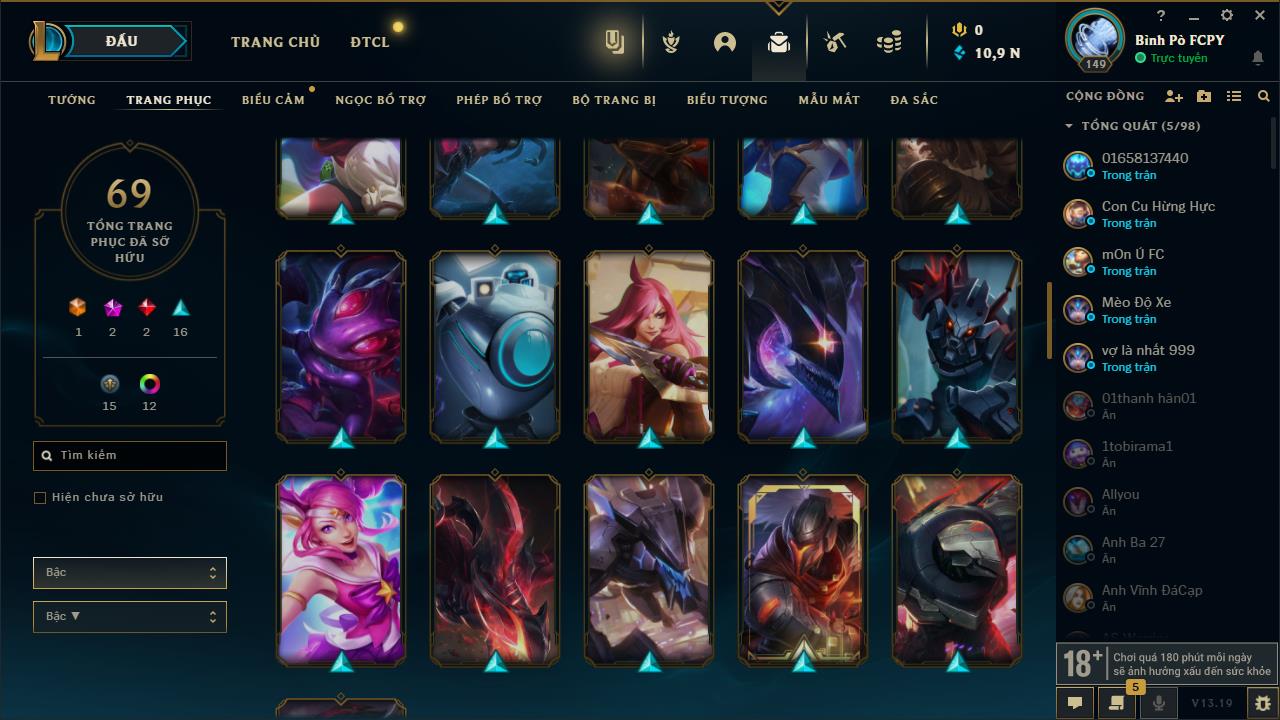Open the TRANG CHỦ home page

click(x=275, y=42)
